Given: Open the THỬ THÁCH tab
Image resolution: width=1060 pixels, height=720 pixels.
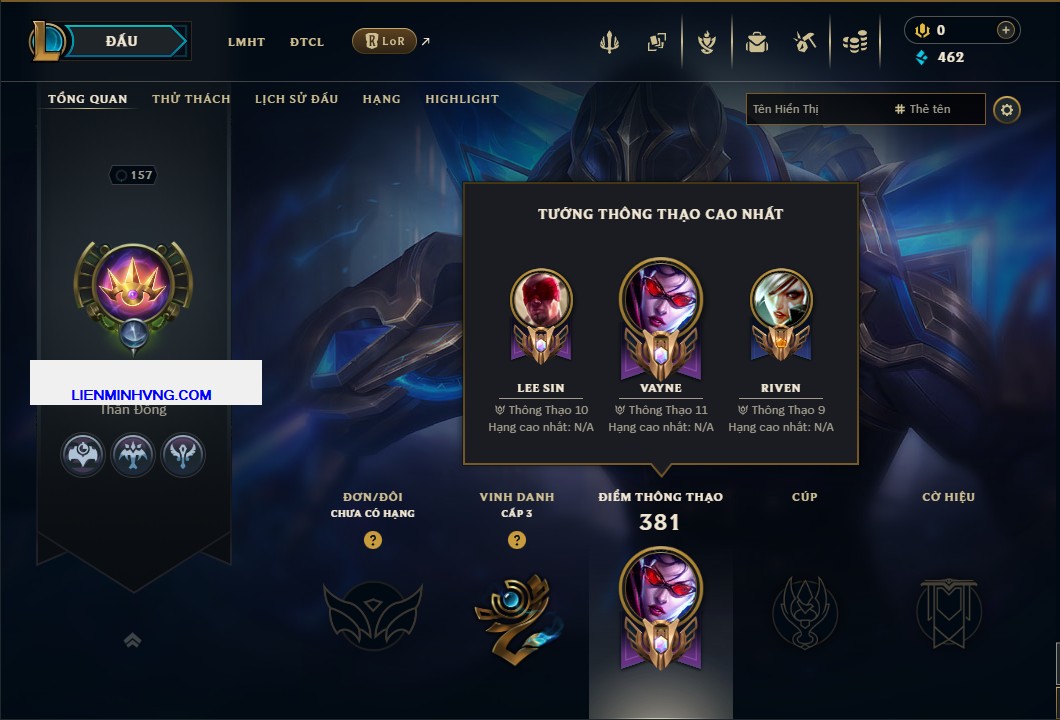Looking at the screenshot, I should (x=191, y=99).
